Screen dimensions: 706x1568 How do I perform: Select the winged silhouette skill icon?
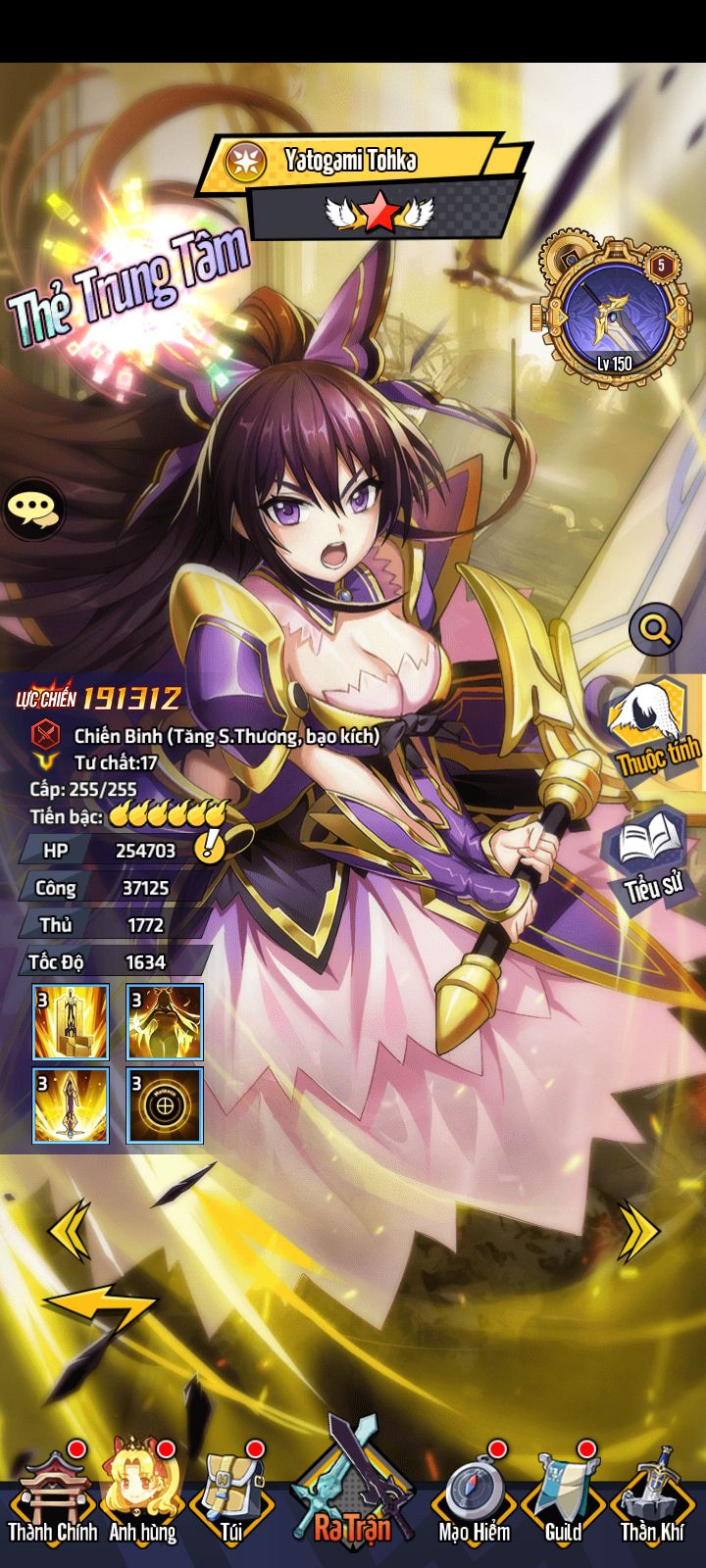165,1022
